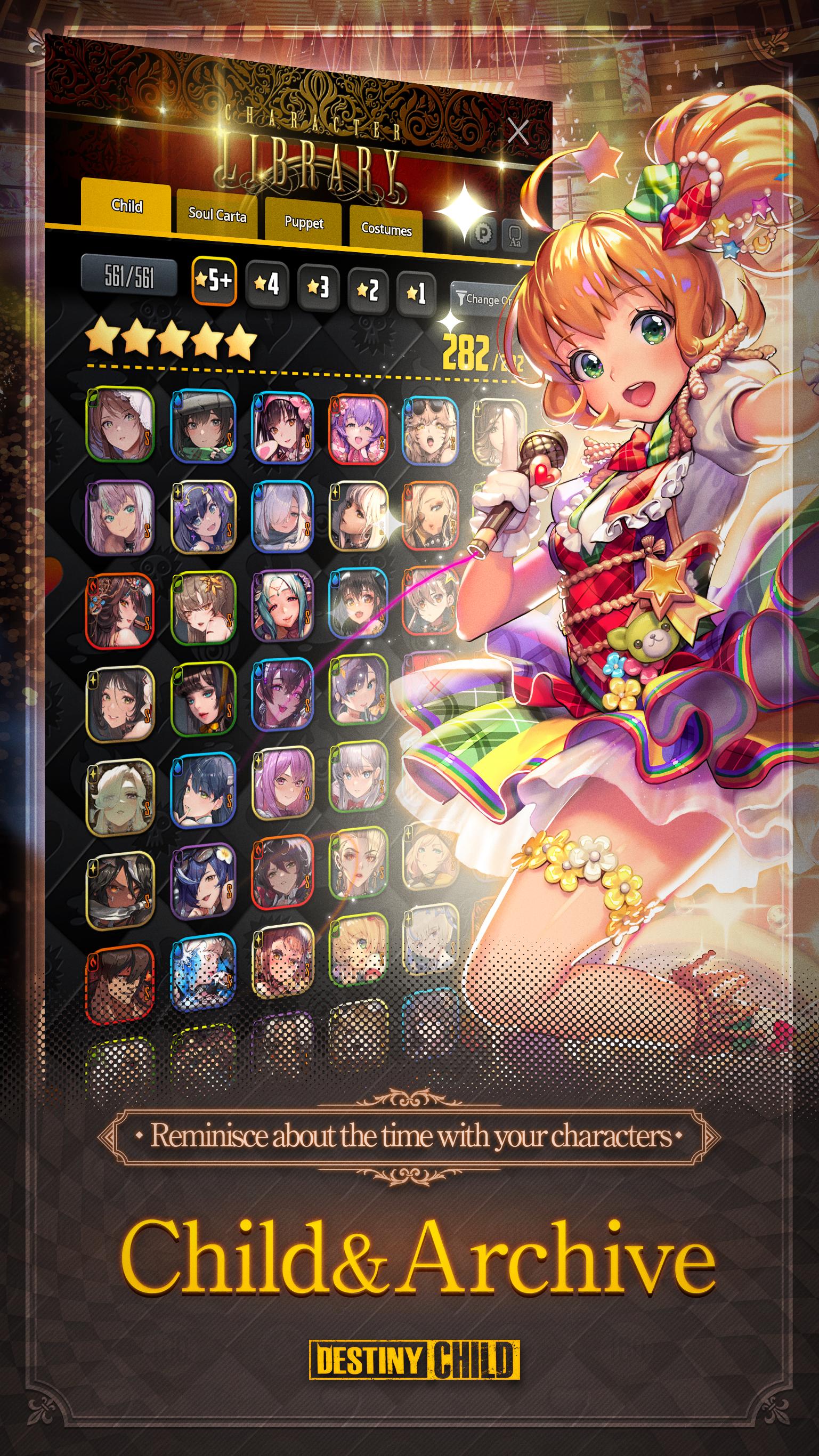Click the 282 five-star progress counter
819x1456 pixels.
coord(466,351)
